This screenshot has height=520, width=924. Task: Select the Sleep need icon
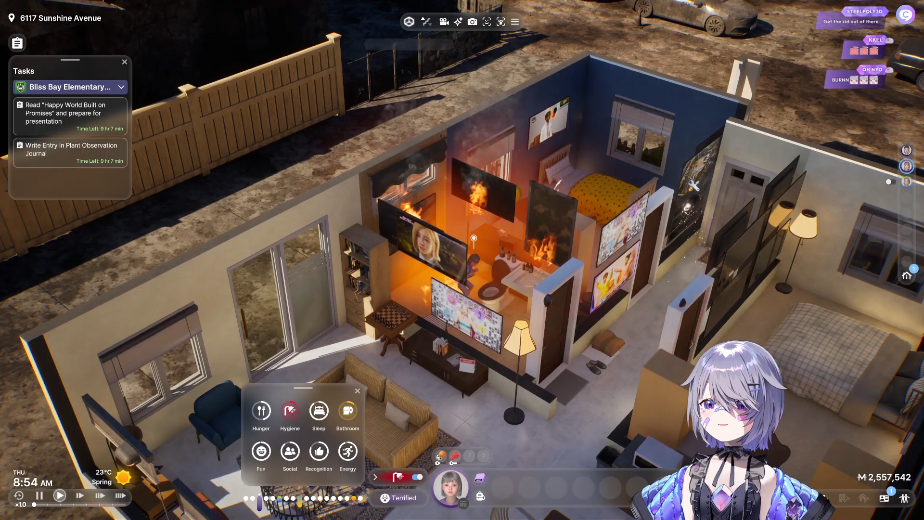click(x=318, y=410)
